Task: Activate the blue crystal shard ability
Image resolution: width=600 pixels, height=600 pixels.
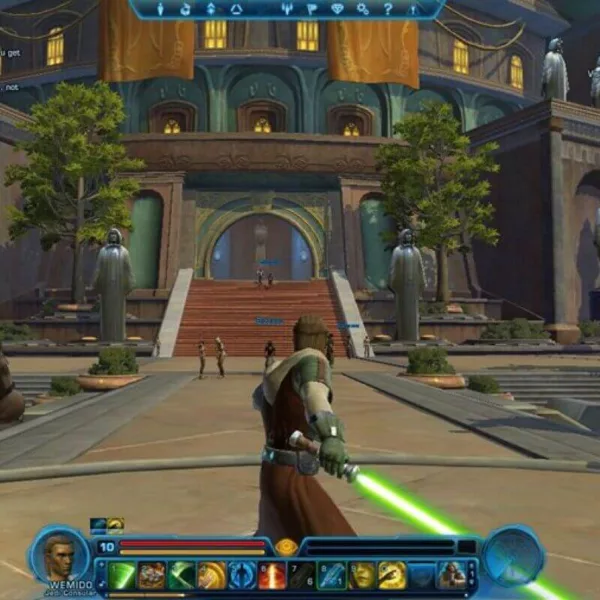Action: (332, 575)
